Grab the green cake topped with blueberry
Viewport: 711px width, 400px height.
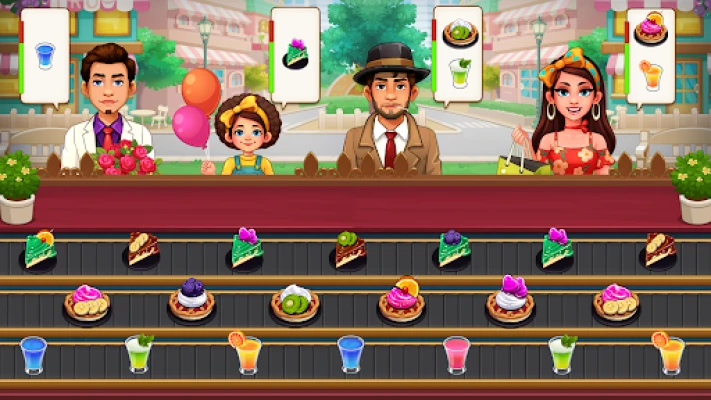453,250
